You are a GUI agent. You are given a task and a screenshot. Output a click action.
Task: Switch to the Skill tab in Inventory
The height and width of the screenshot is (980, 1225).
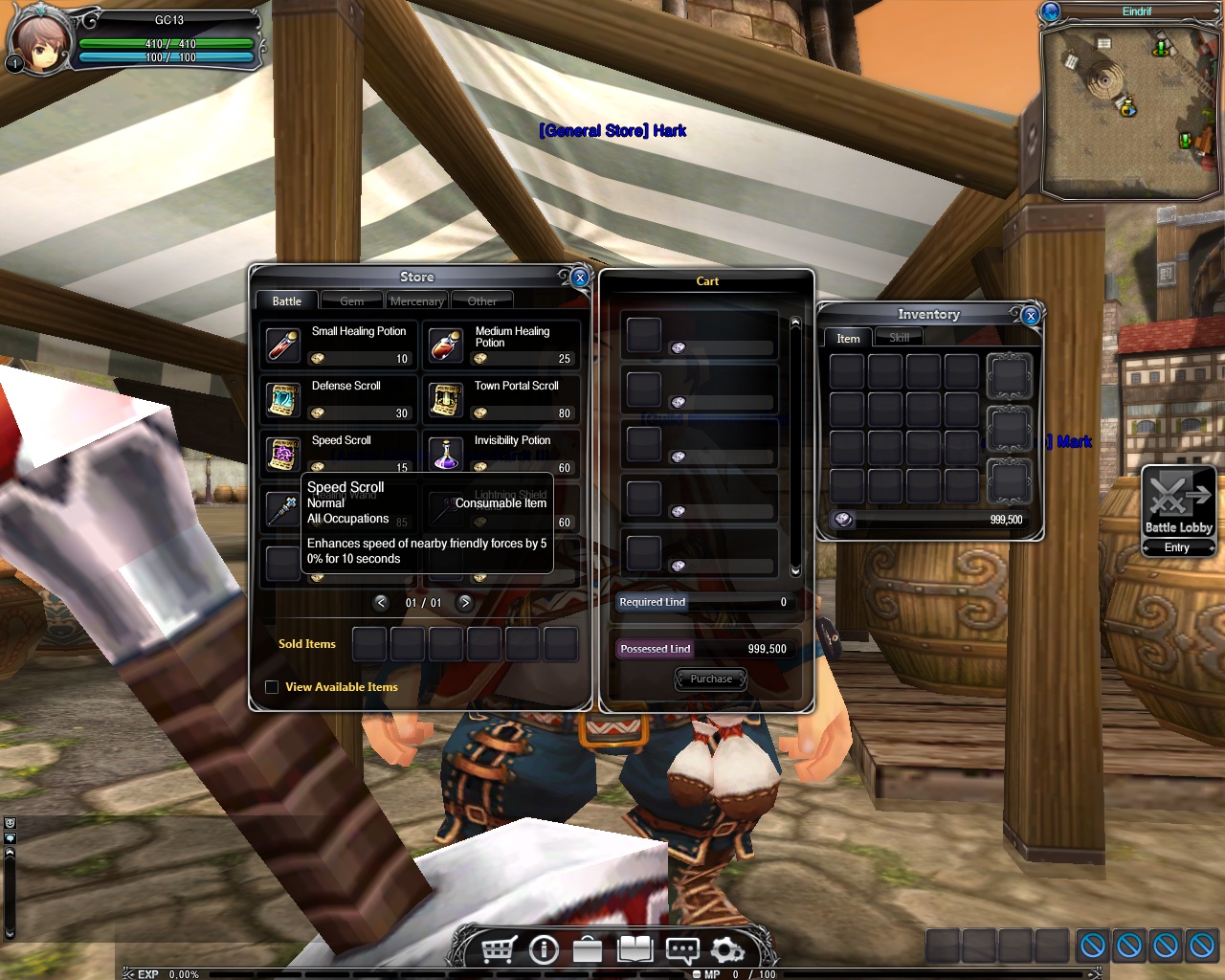click(899, 338)
